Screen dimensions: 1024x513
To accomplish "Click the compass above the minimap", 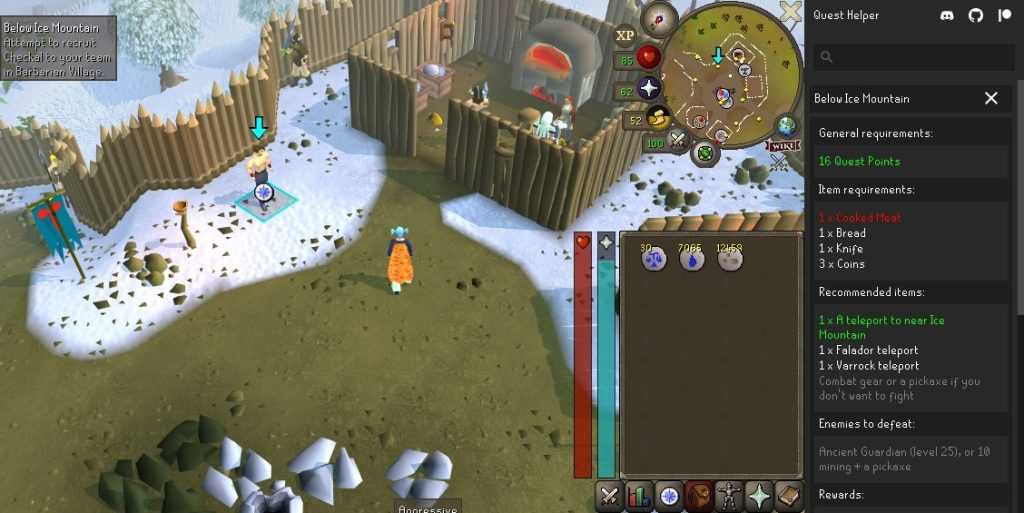I will [660, 17].
